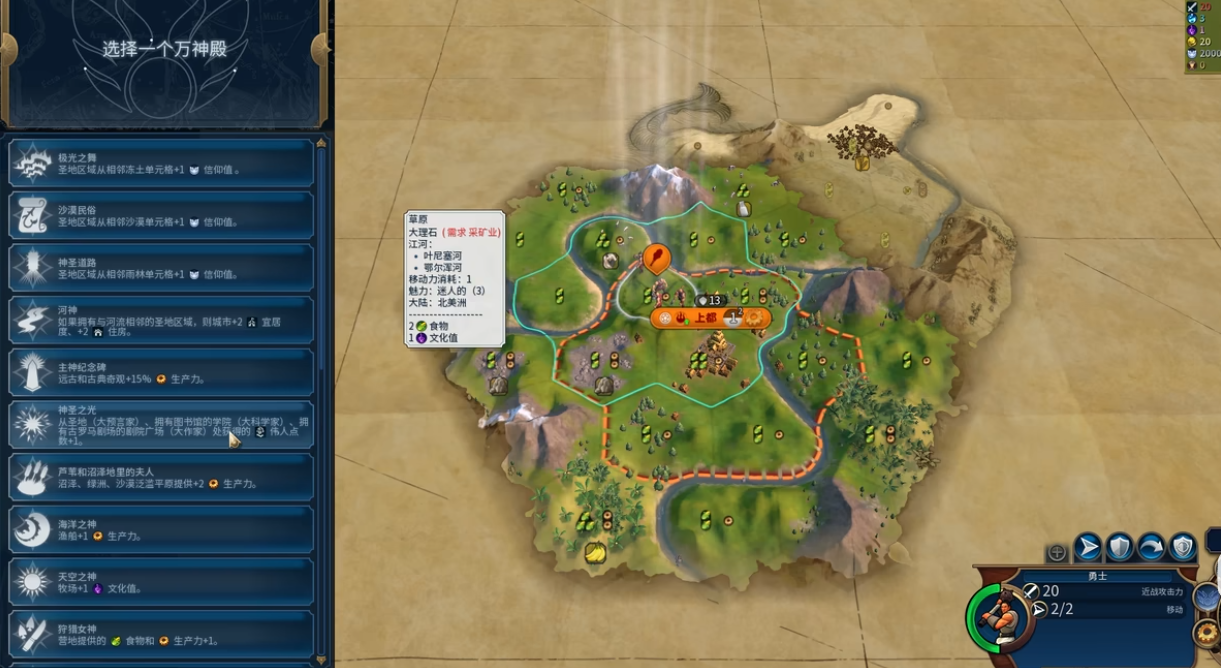Expand more unit actions with the plus icon

click(1057, 552)
